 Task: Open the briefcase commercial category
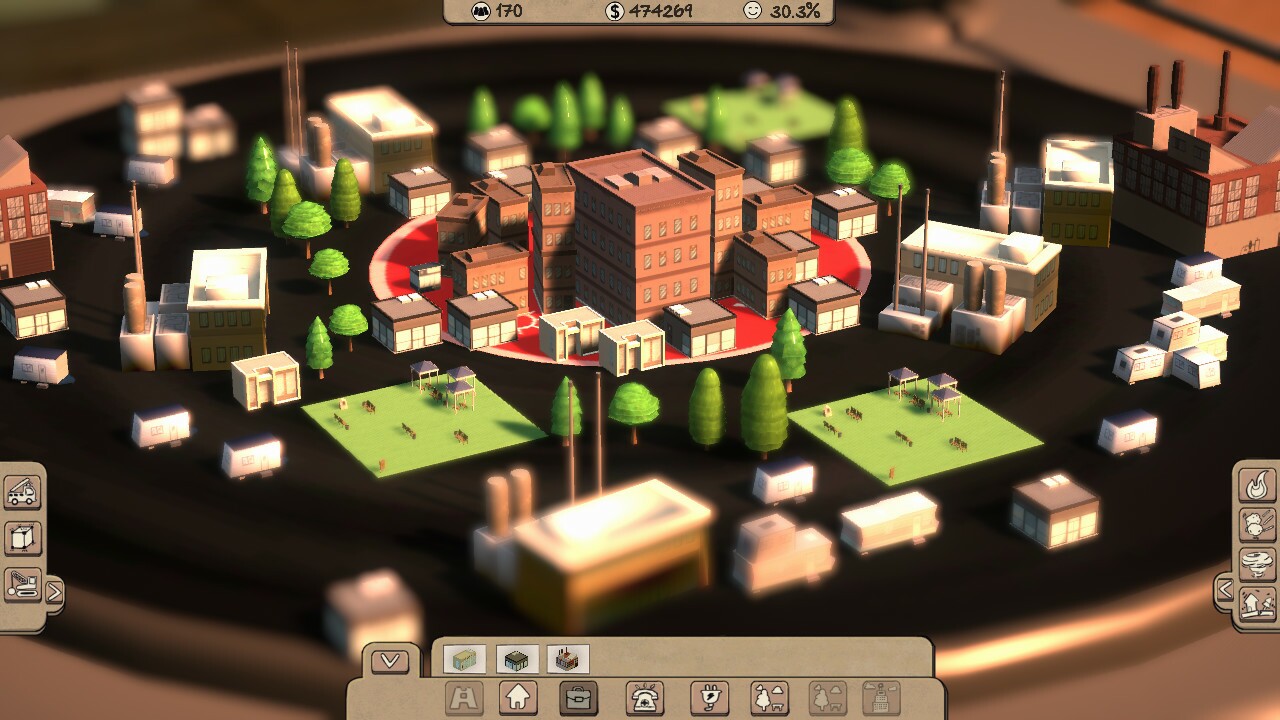(x=578, y=697)
